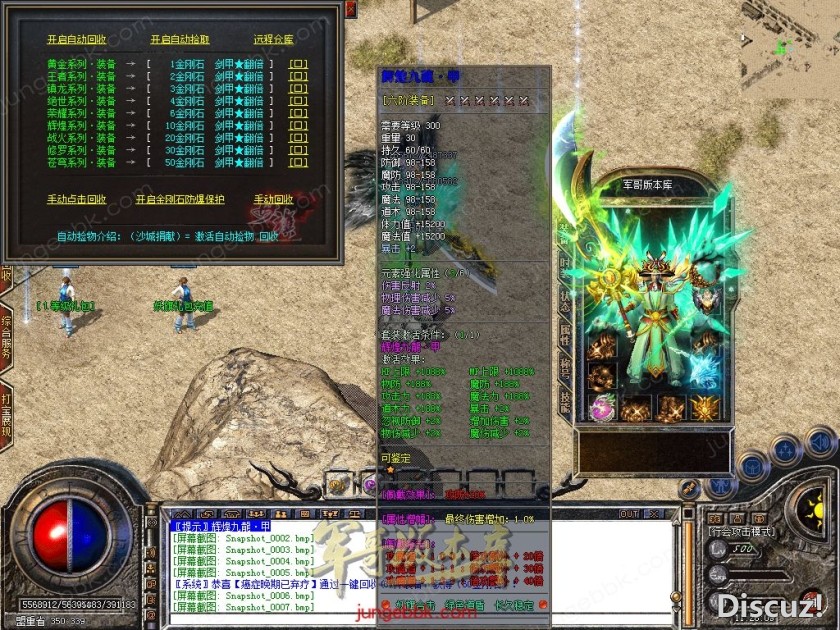Select the 手动回收 link

click(x=274, y=200)
